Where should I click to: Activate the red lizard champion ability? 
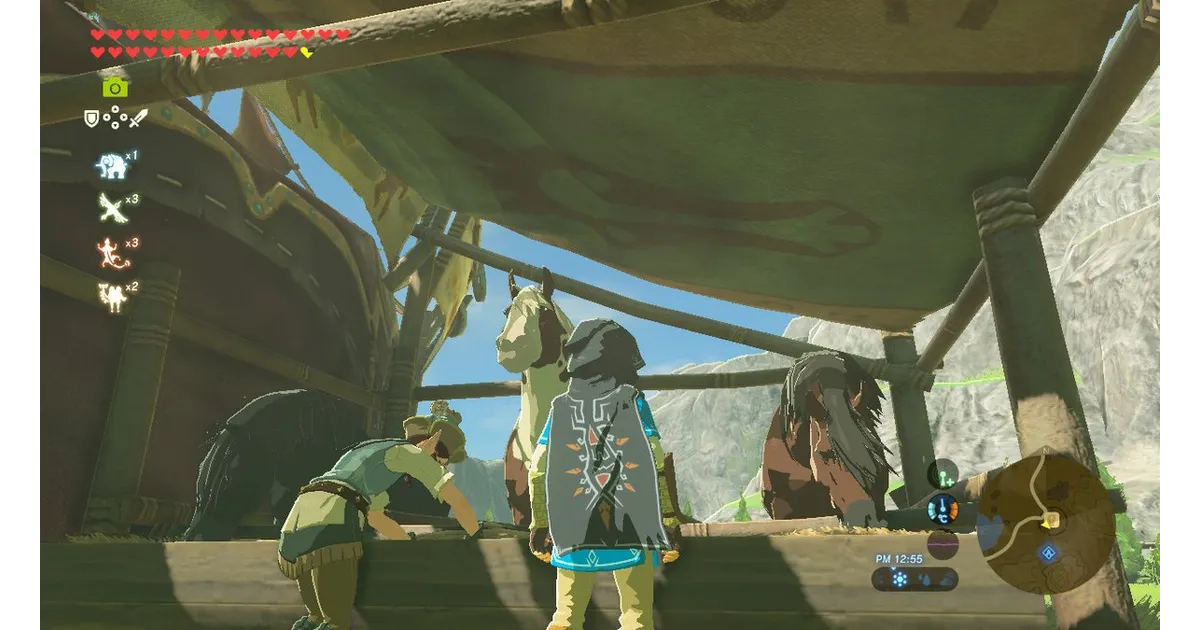[x=111, y=250]
